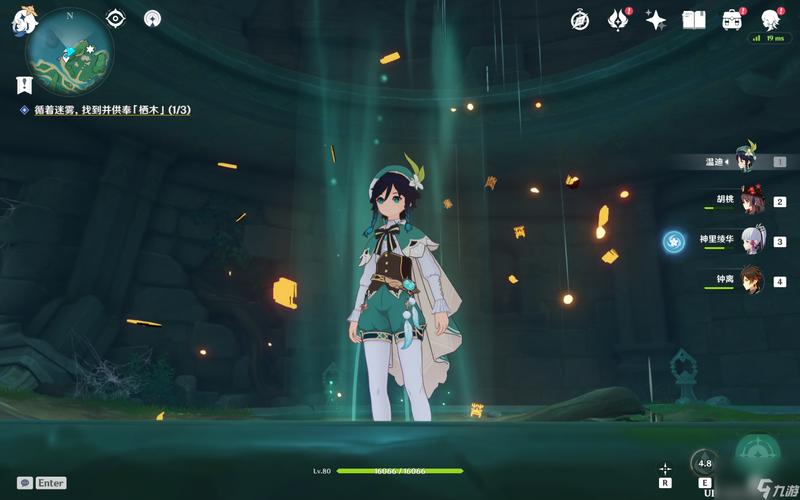The image size is (800, 500).
Task: Switch to party member 钟离
Action: point(750,281)
